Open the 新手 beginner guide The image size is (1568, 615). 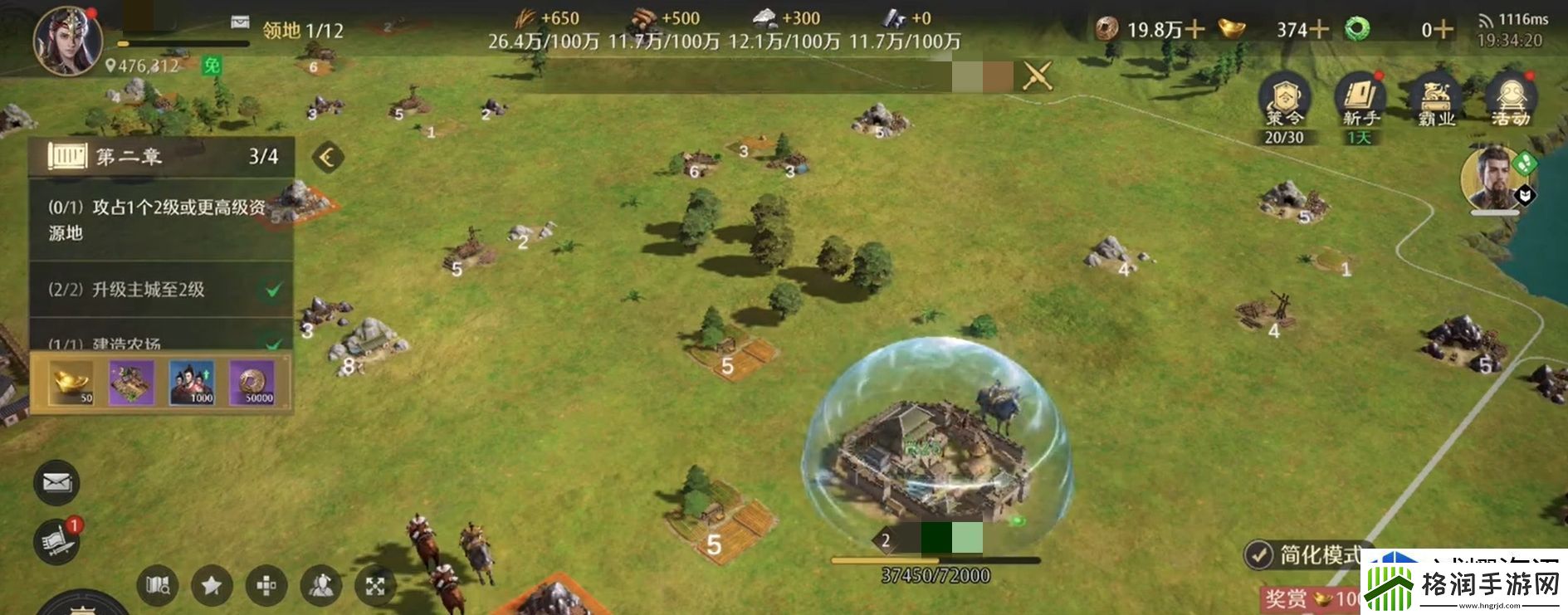click(x=1360, y=105)
